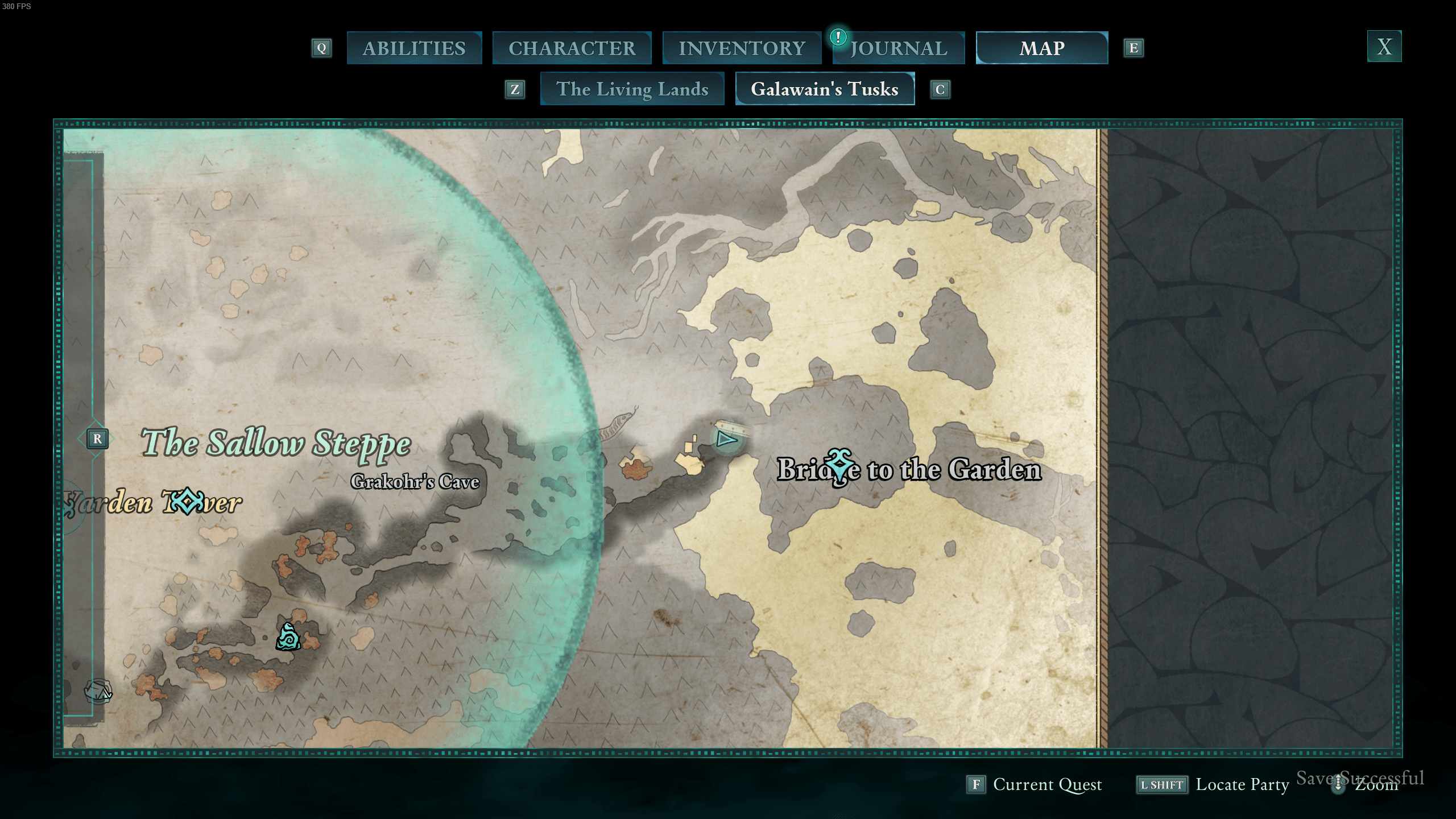Go to the Inventory tab
This screenshot has width=1456, height=819.
click(x=742, y=48)
